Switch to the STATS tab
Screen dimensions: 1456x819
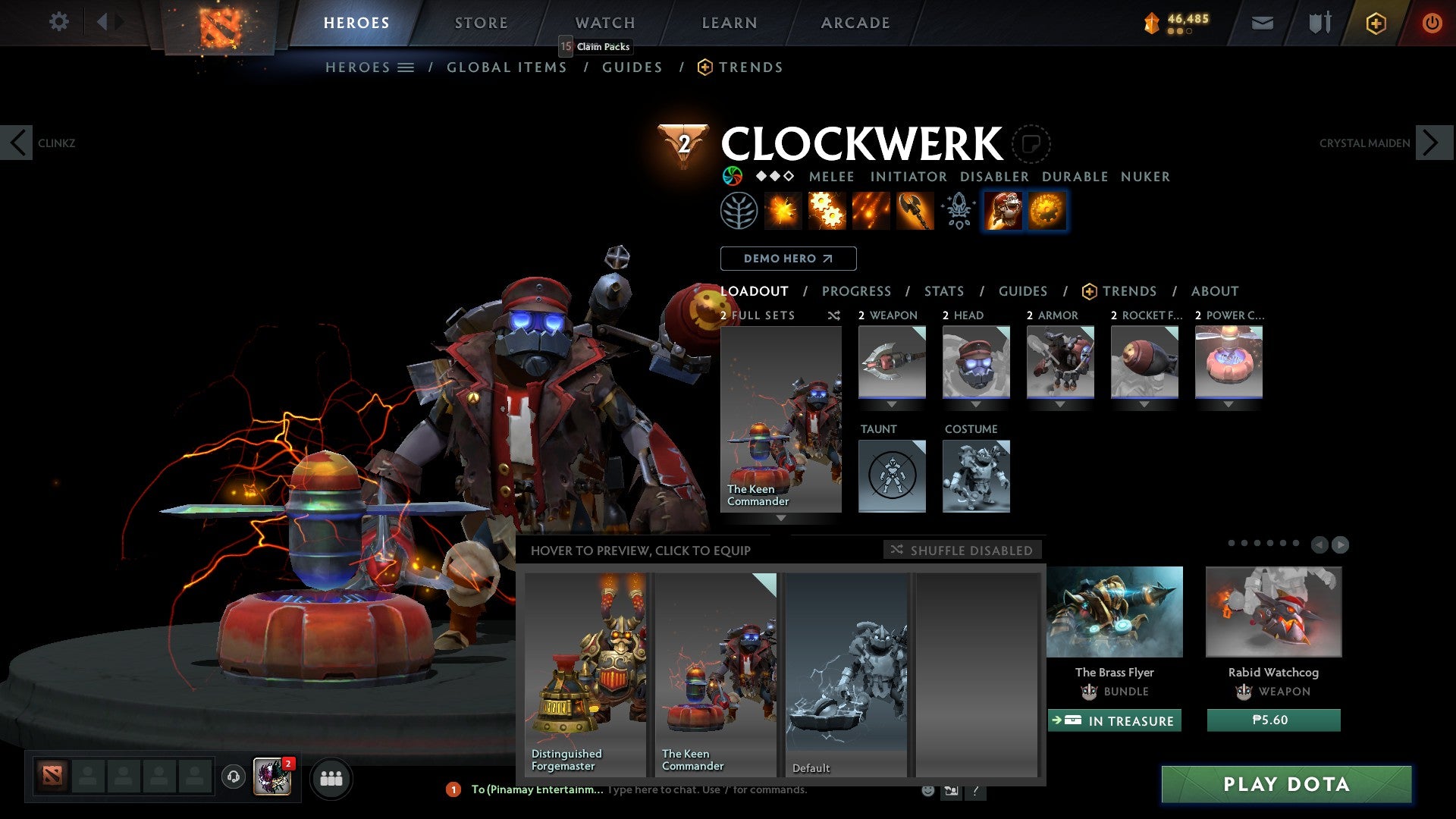coord(943,290)
